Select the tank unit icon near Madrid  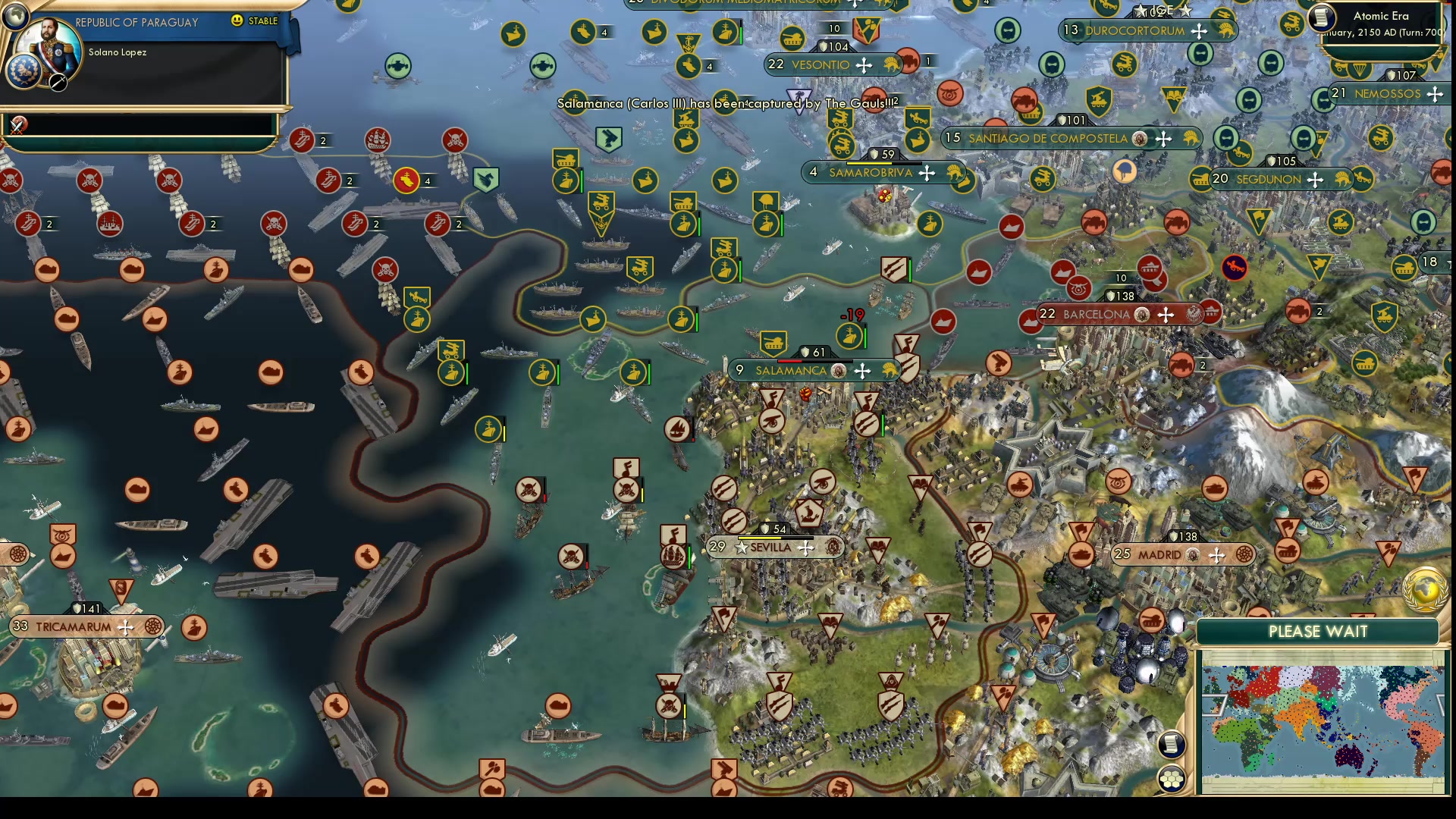1081,554
